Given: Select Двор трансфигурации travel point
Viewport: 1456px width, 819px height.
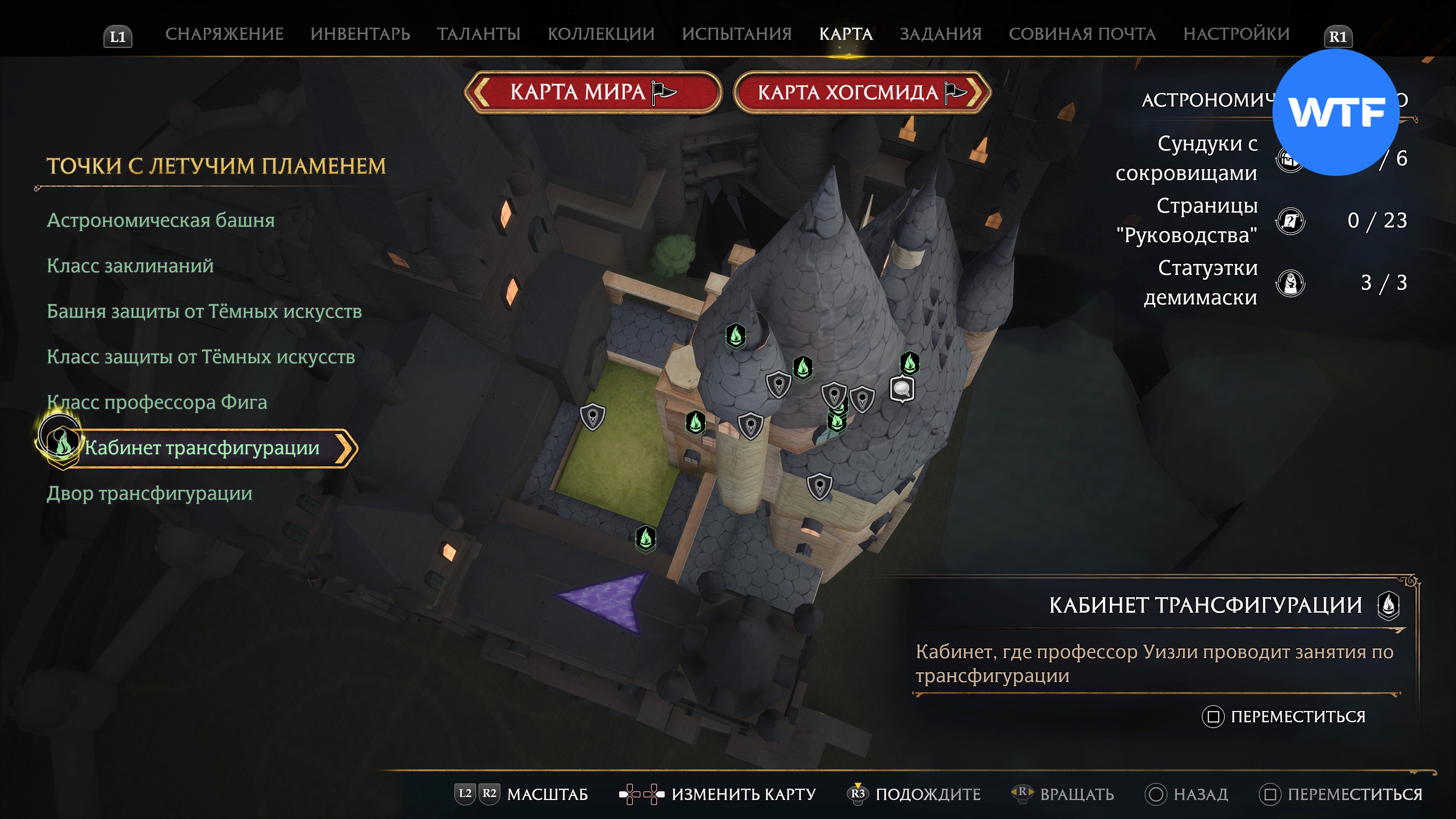Looking at the screenshot, I should [149, 493].
